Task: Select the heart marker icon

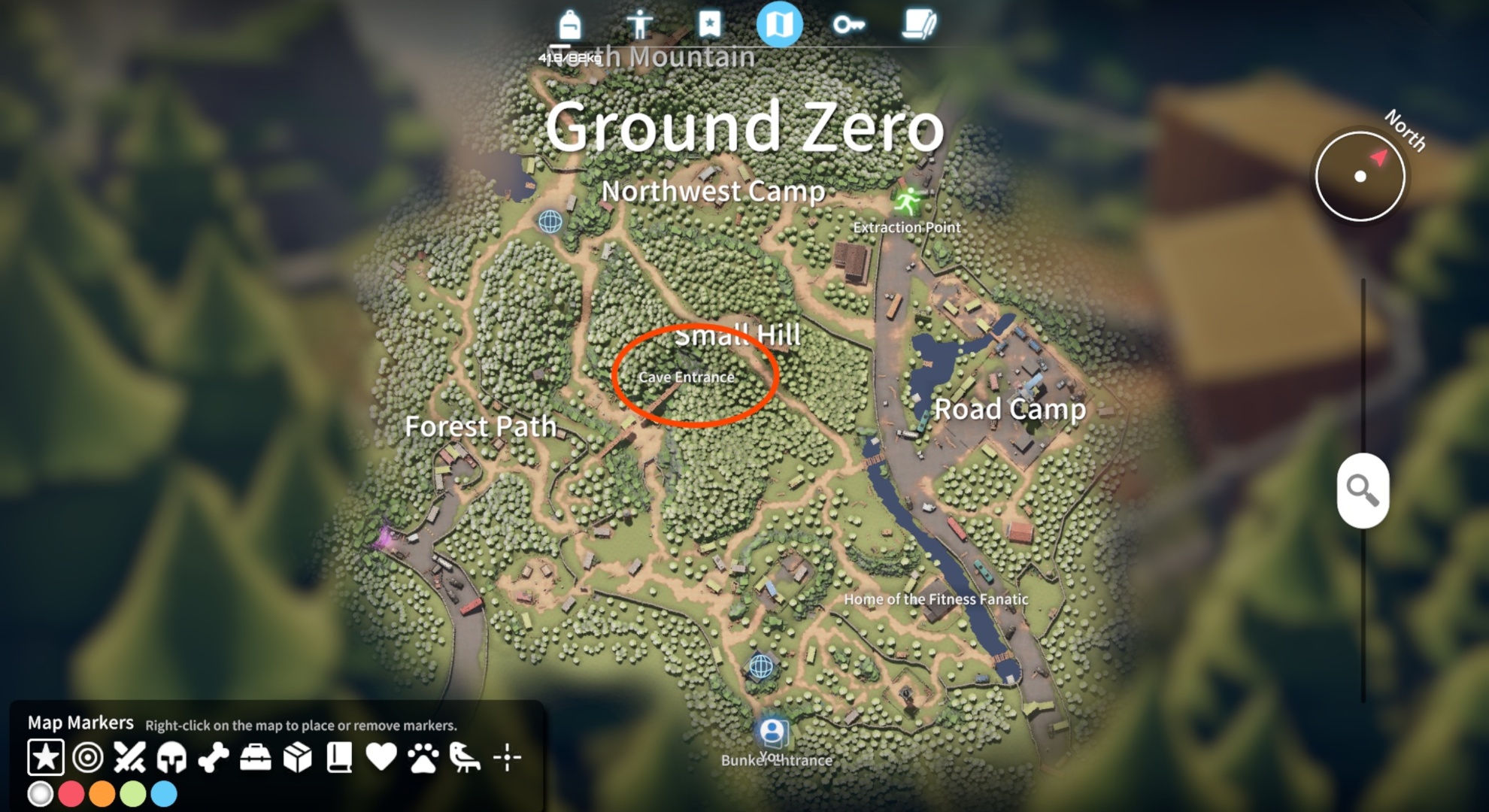Action: [x=381, y=759]
